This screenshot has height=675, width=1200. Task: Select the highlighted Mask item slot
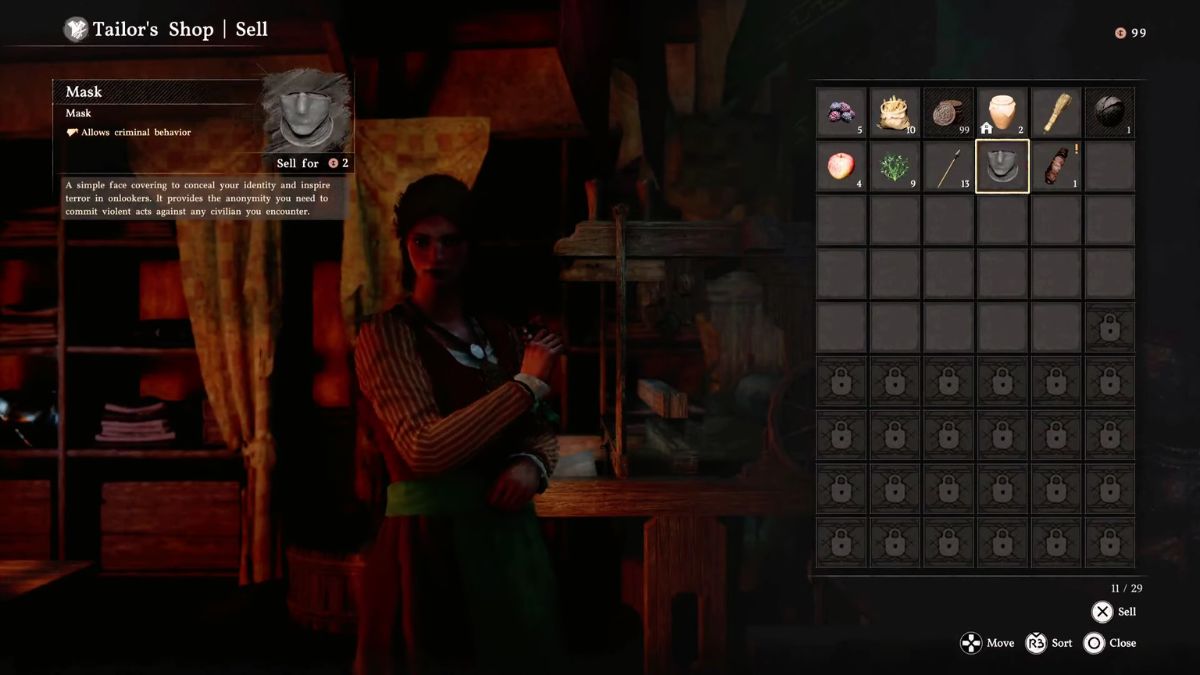1002,166
